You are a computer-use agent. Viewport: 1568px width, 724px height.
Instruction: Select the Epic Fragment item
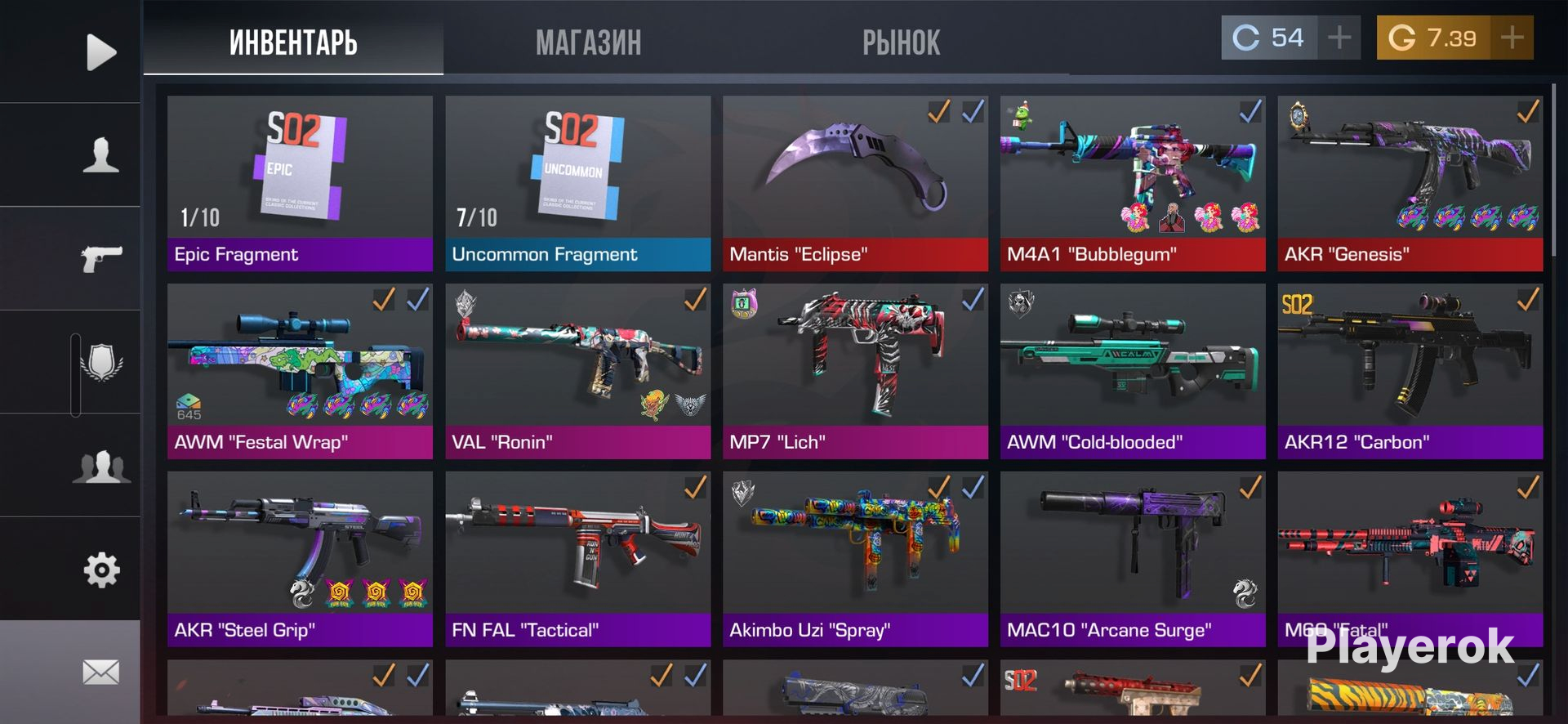(300, 183)
